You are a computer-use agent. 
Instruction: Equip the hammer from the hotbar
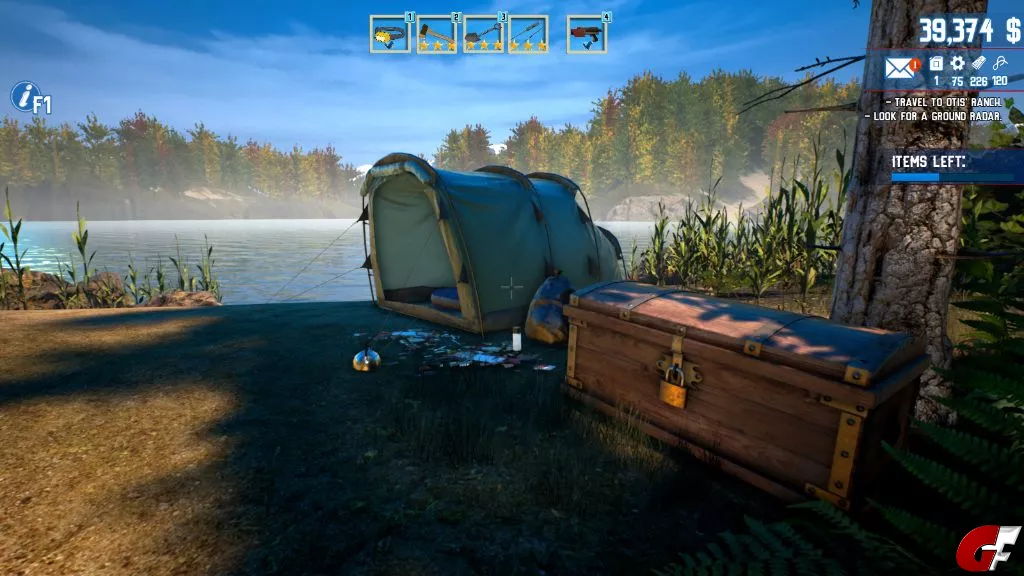(436, 34)
